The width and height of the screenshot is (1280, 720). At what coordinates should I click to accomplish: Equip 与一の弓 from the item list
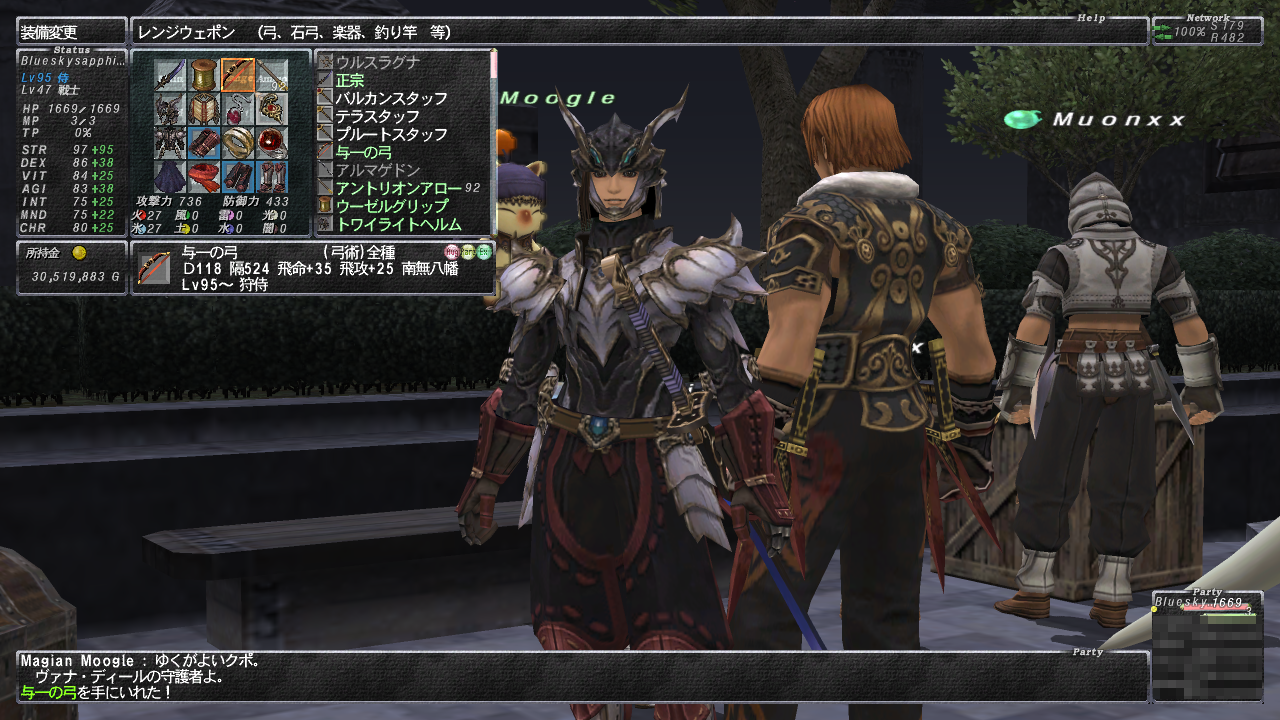pyautogui.click(x=364, y=153)
